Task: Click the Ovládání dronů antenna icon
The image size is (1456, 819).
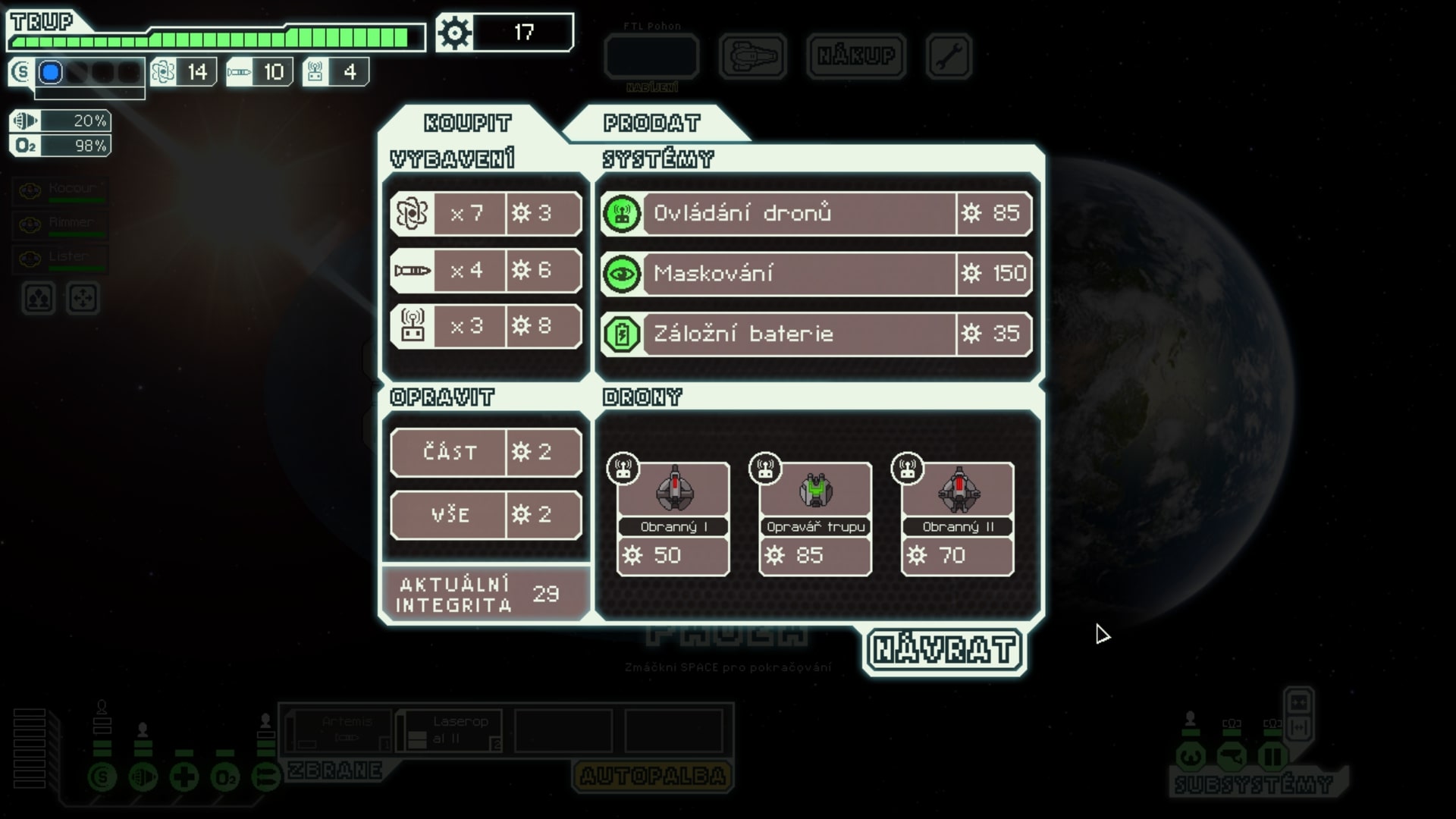Action: [x=622, y=214]
